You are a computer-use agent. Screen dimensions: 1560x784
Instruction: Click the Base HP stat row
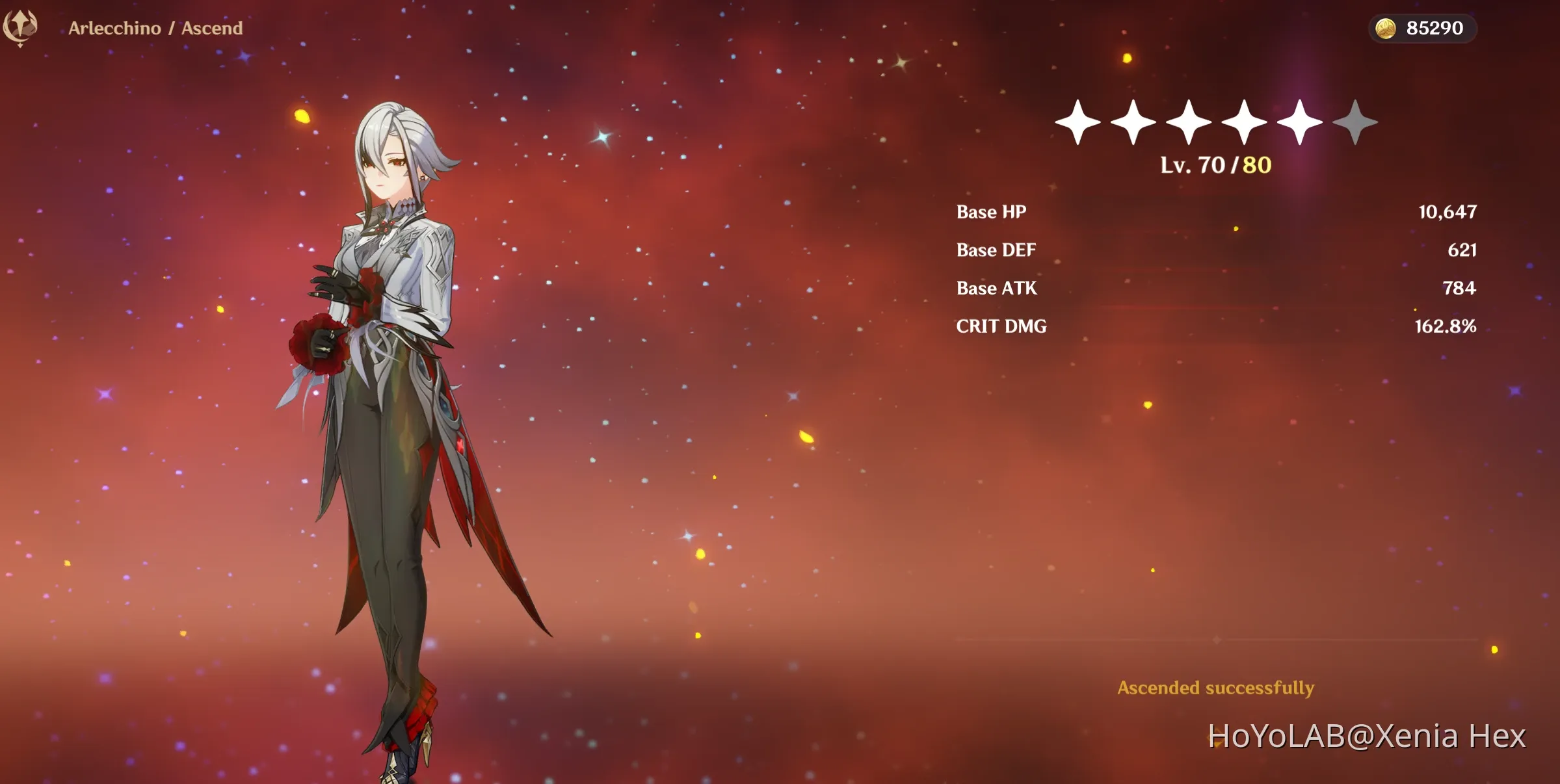(x=991, y=211)
